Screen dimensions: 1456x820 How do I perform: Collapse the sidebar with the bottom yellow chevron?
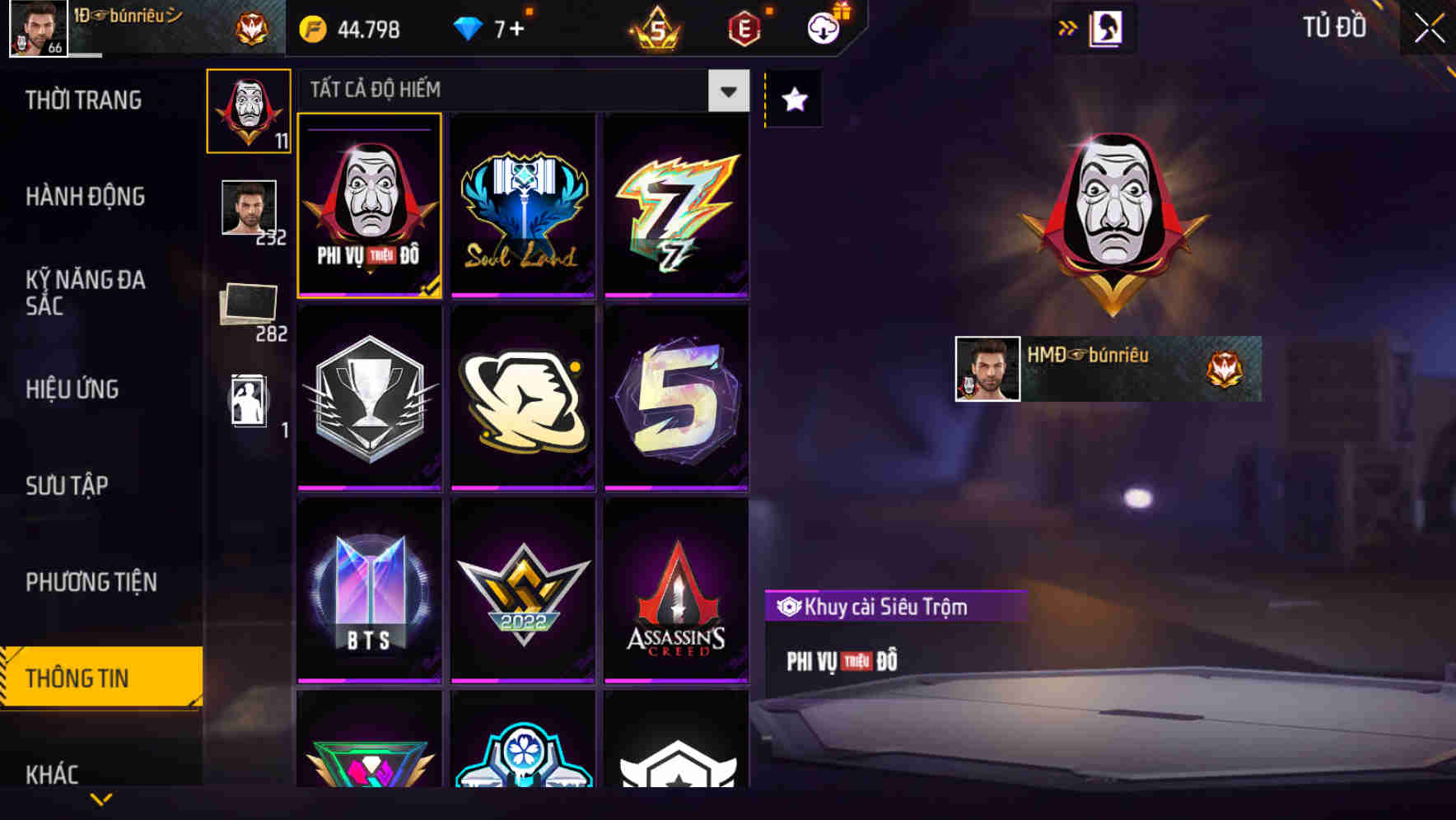pos(100,799)
